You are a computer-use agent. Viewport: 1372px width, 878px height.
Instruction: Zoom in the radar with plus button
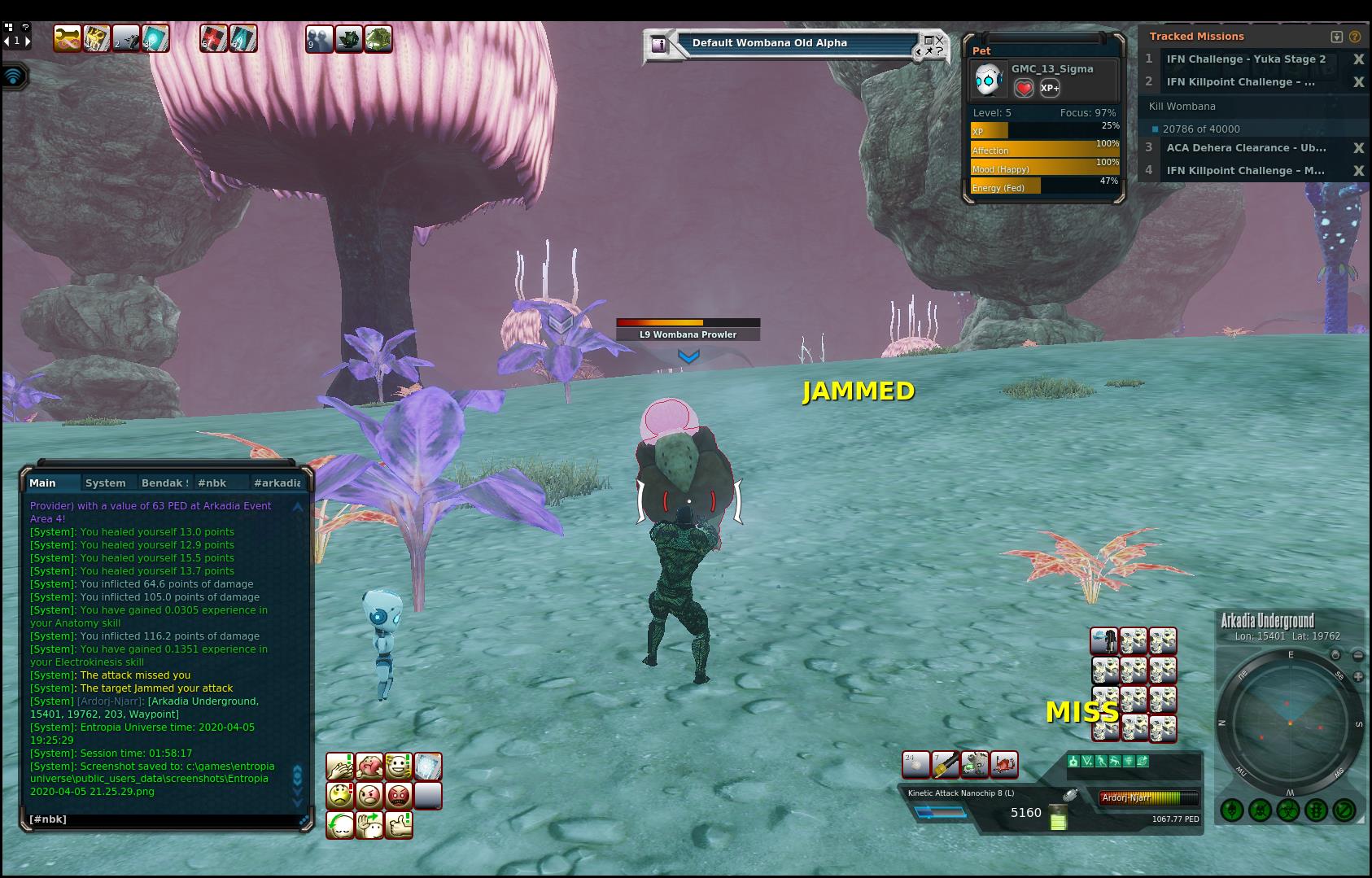click(1358, 676)
